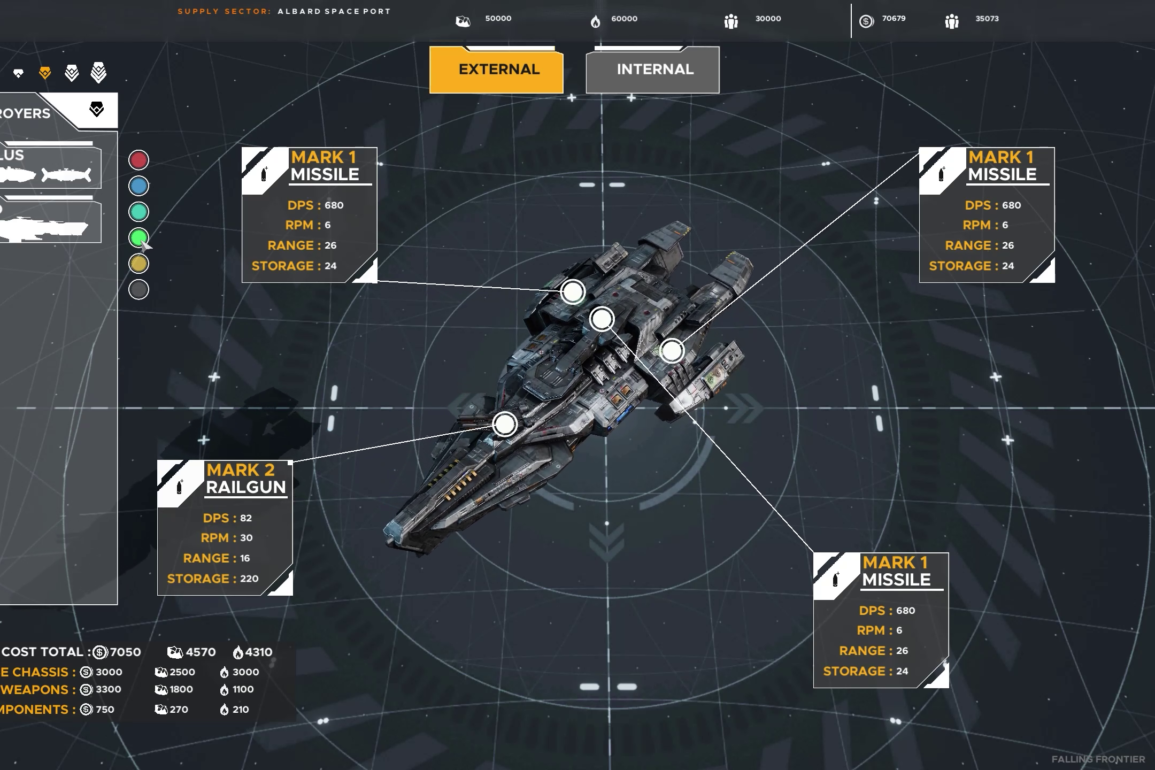The image size is (1155, 770).
Task: Choose the three-chevron ship class icon
Action: (71, 73)
